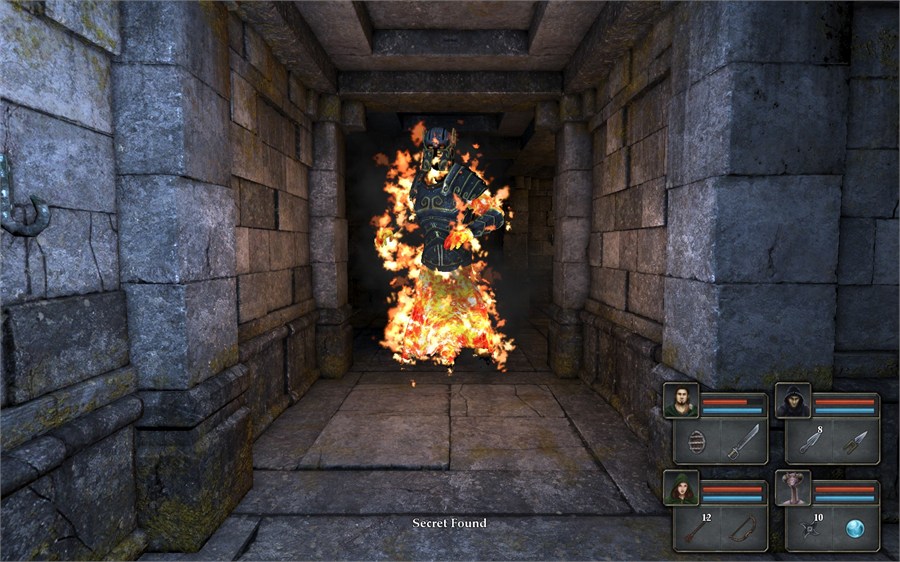The height and width of the screenshot is (562, 900).
Task: Fire the short bow
Action: [x=743, y=529]
